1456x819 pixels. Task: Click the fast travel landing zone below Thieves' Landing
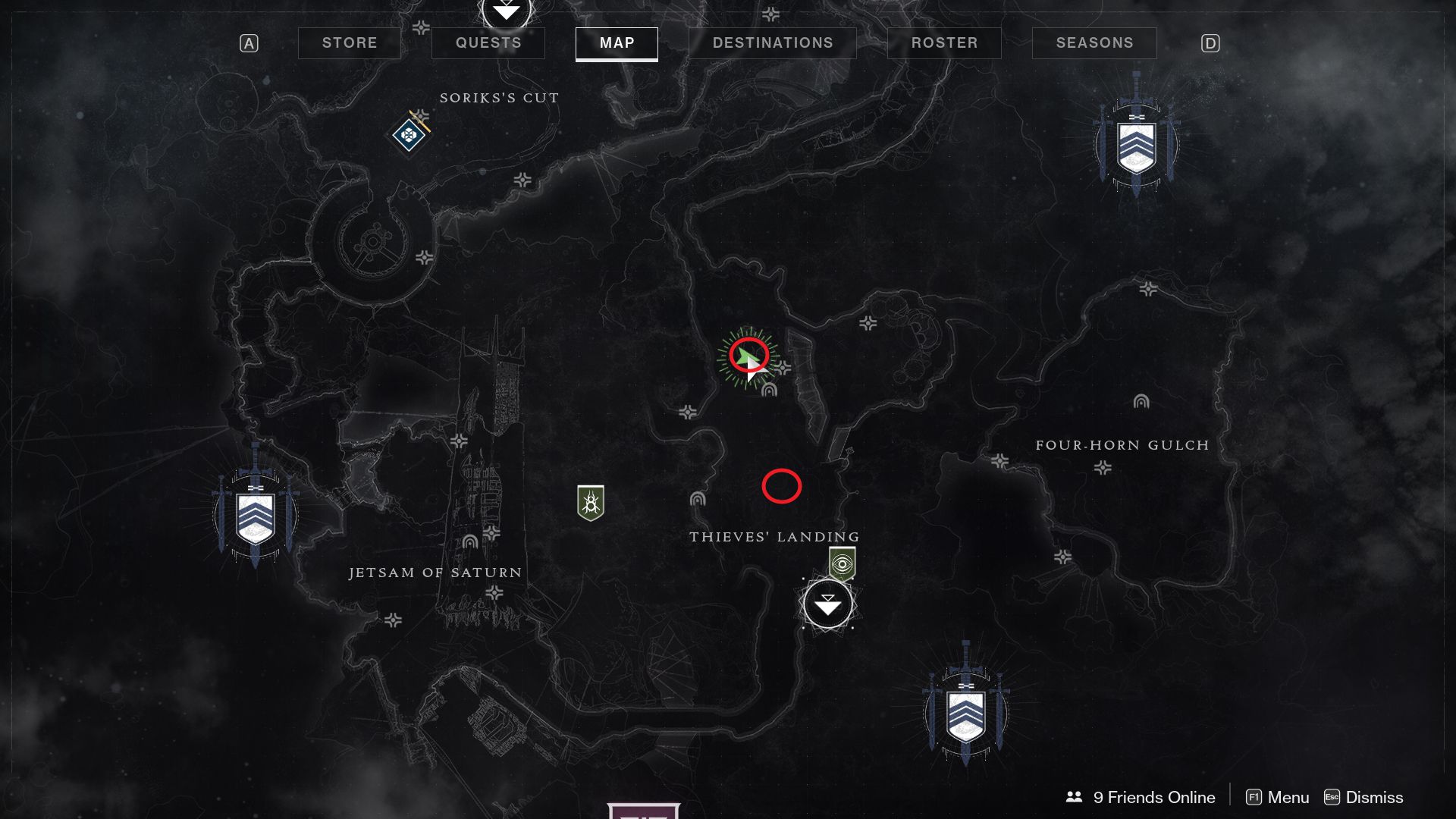point(829,605)
